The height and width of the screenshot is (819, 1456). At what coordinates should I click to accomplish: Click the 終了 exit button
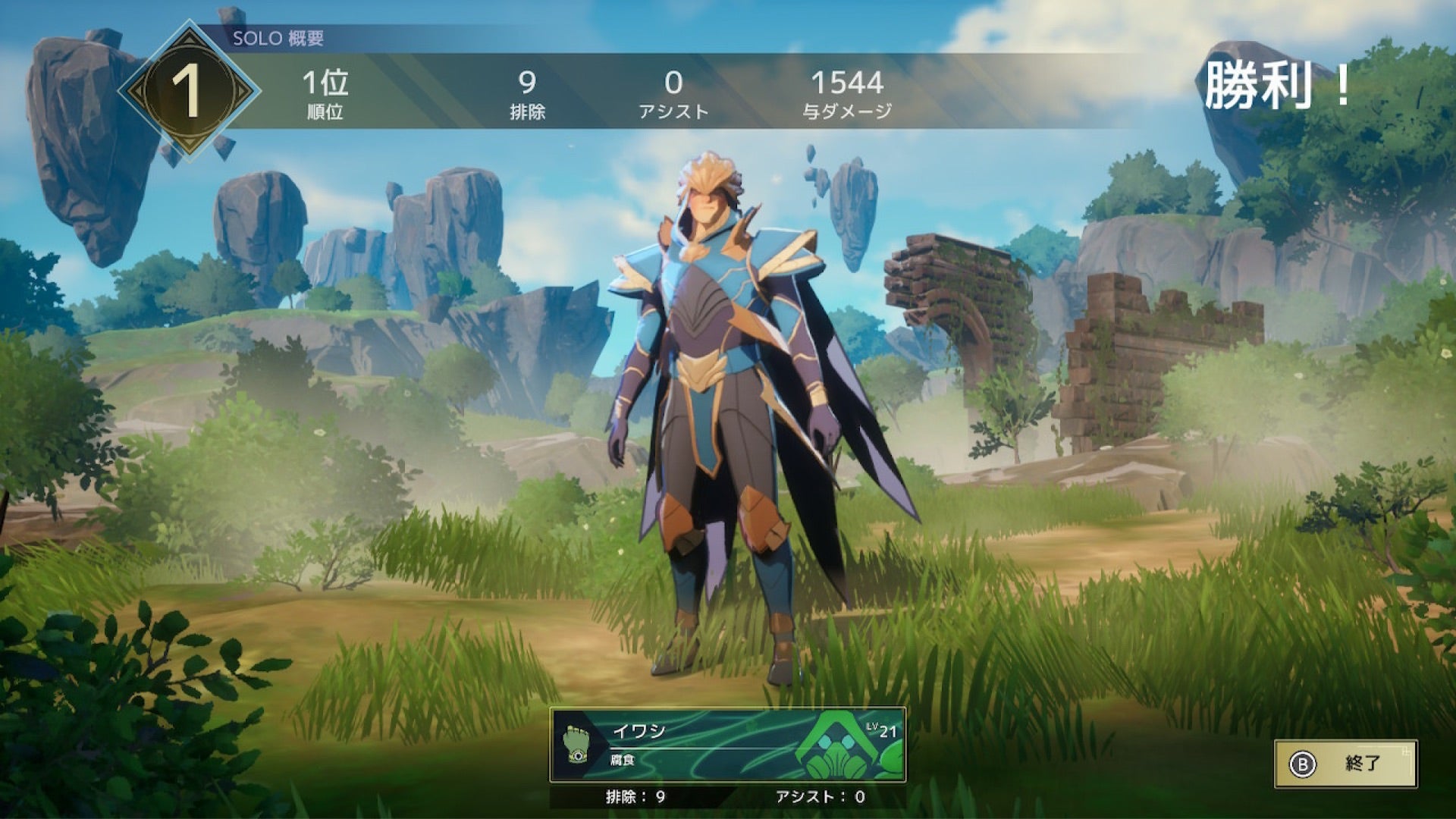[x=1345, y=764]
